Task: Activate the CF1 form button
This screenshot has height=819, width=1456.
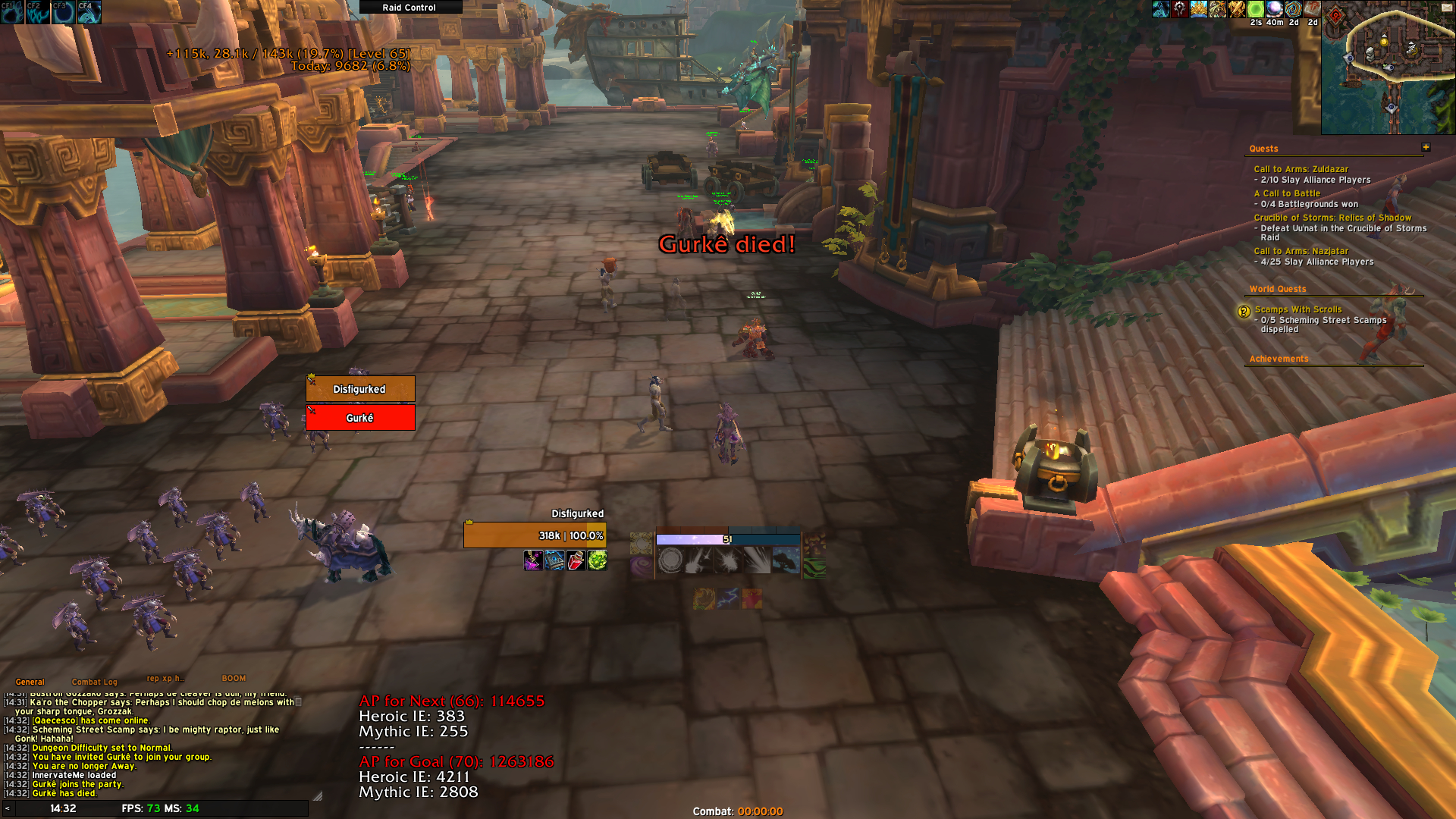Action: [x=12, y=12]
